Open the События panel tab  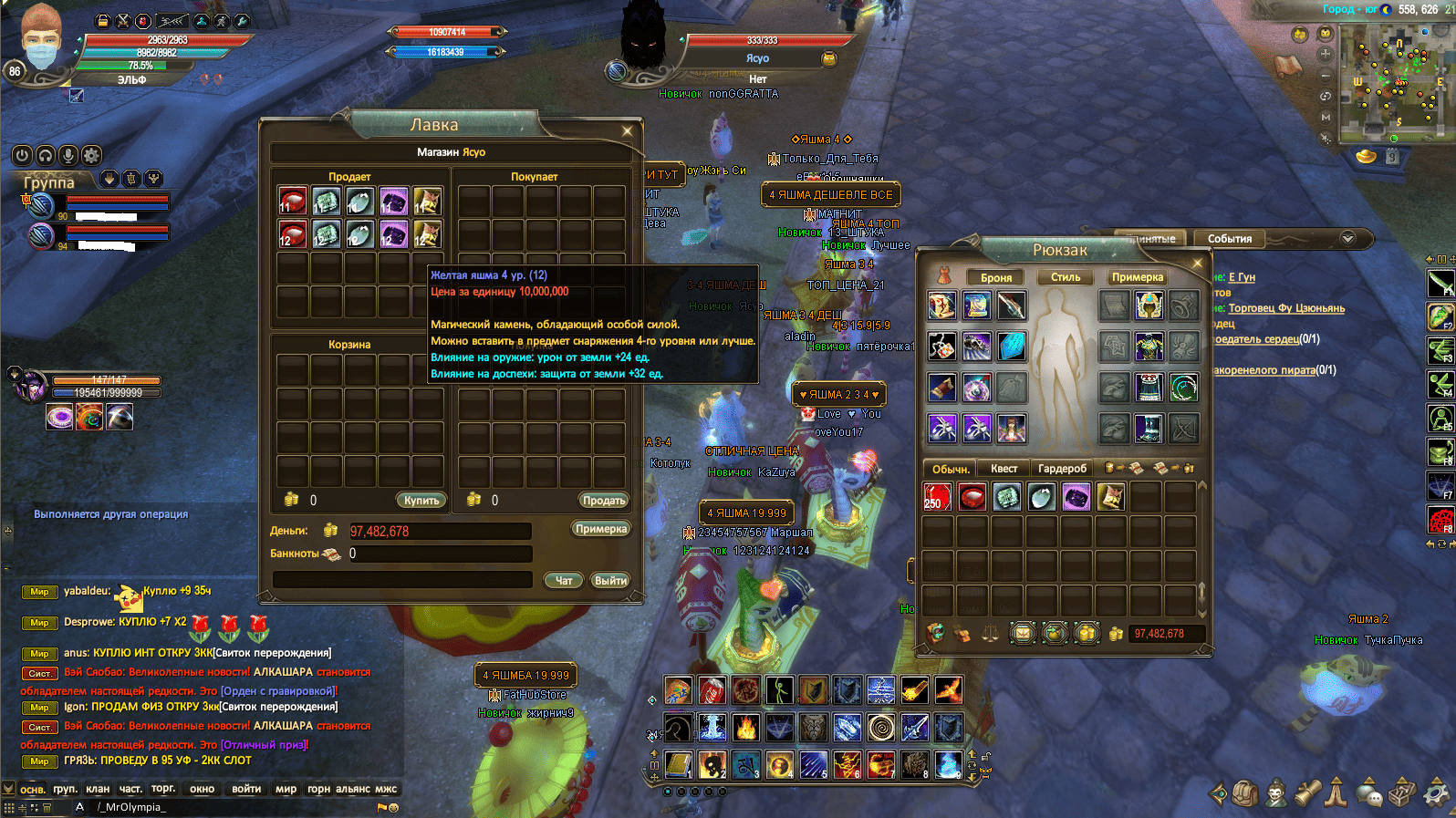coord(1229,239)
